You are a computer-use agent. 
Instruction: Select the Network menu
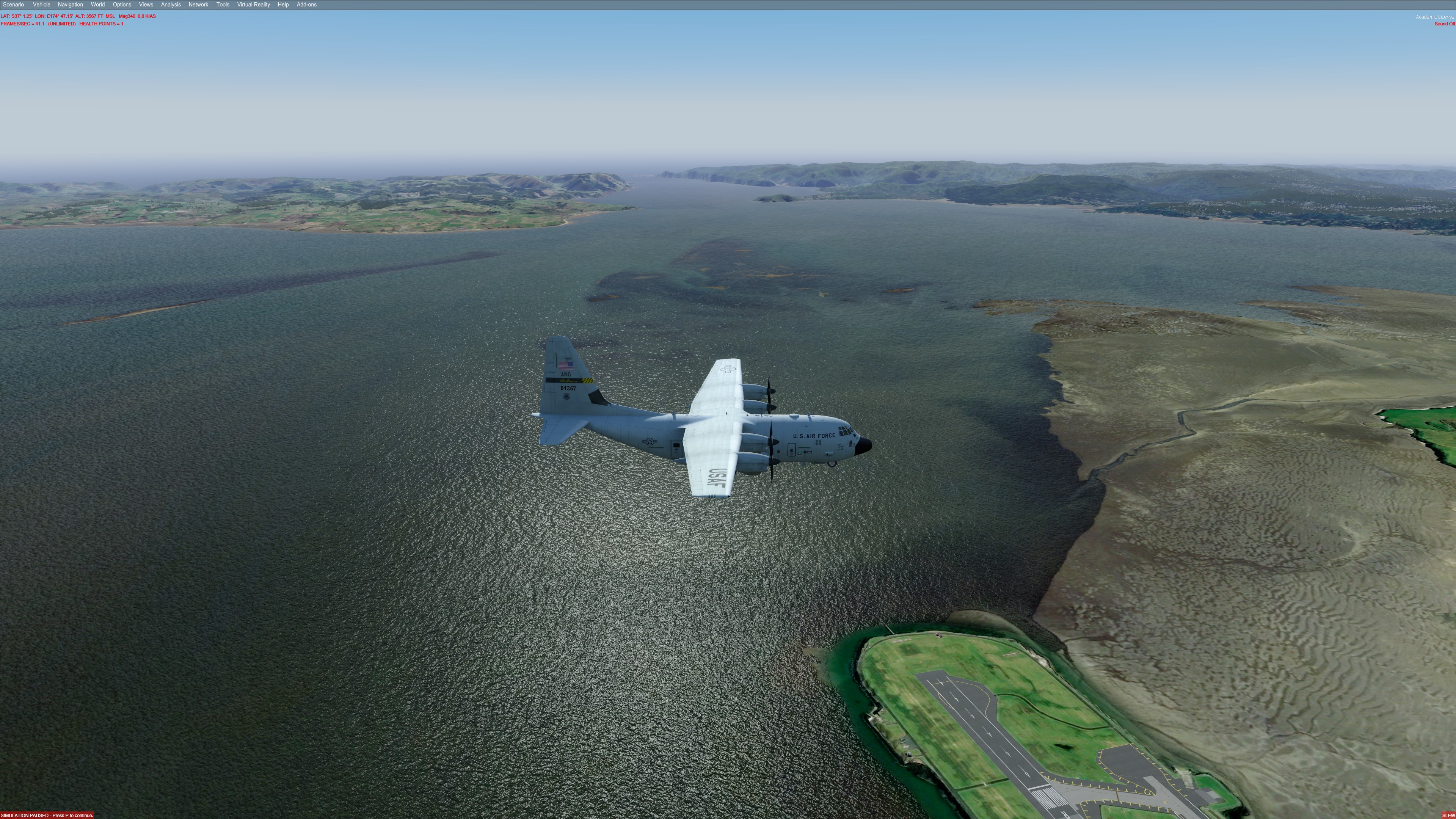pos(198,5)
